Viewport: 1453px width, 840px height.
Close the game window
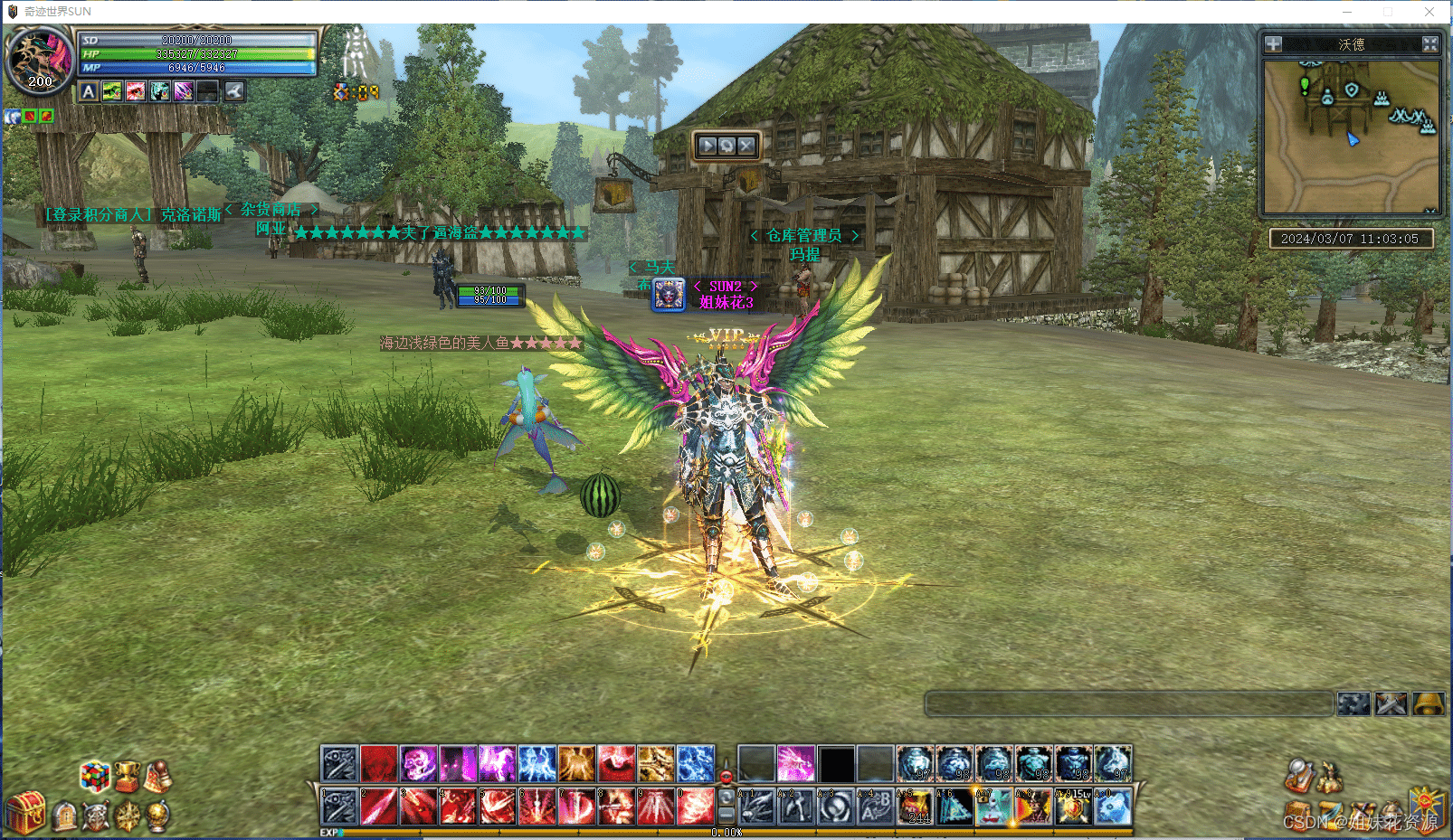click(x=1429, y=12)
